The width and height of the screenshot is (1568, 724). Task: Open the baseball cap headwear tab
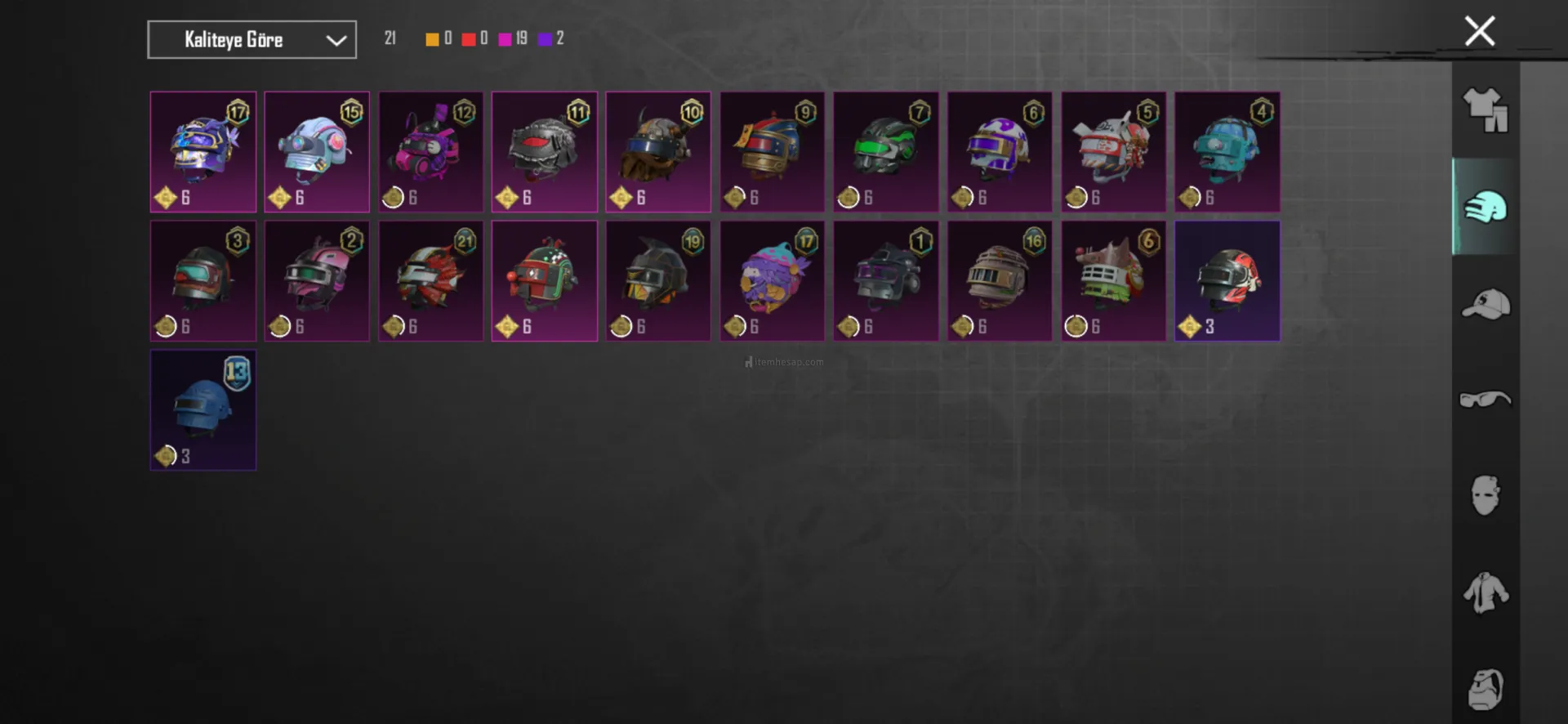[x=1486, y=304]
